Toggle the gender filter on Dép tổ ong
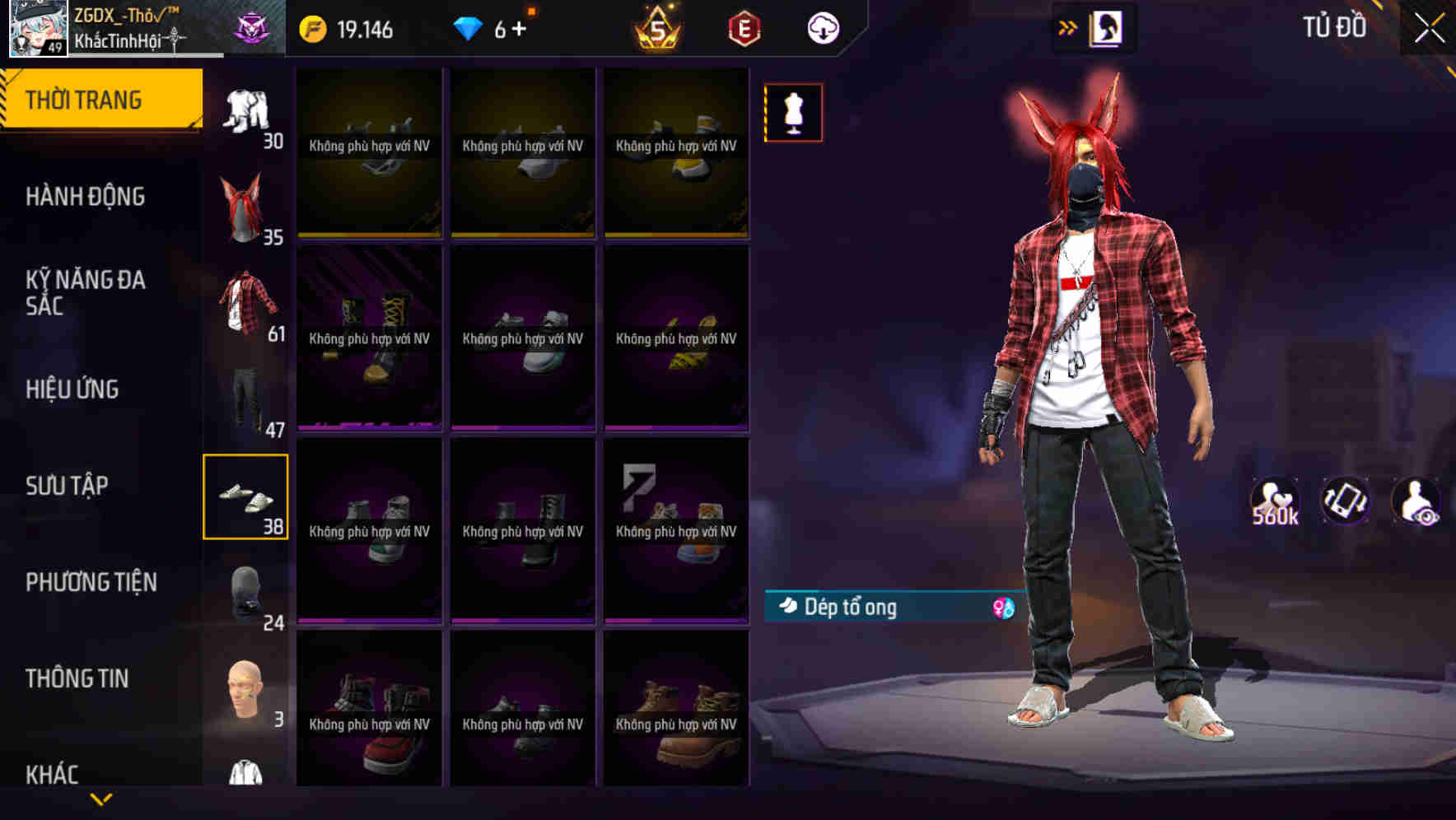This screenshot has width=1456, height=820. tap(1001, 608)
